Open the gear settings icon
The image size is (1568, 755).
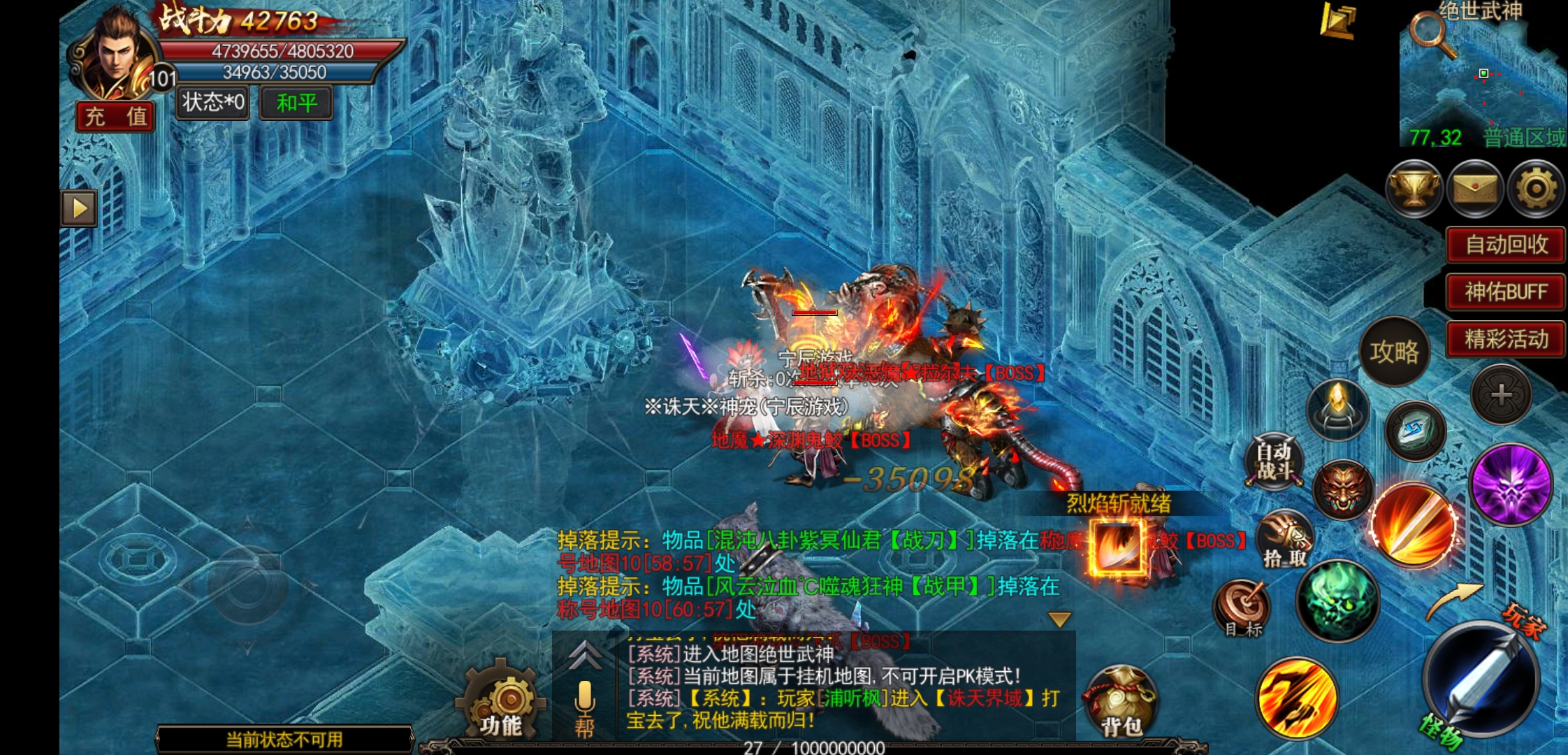point(1535,188)
